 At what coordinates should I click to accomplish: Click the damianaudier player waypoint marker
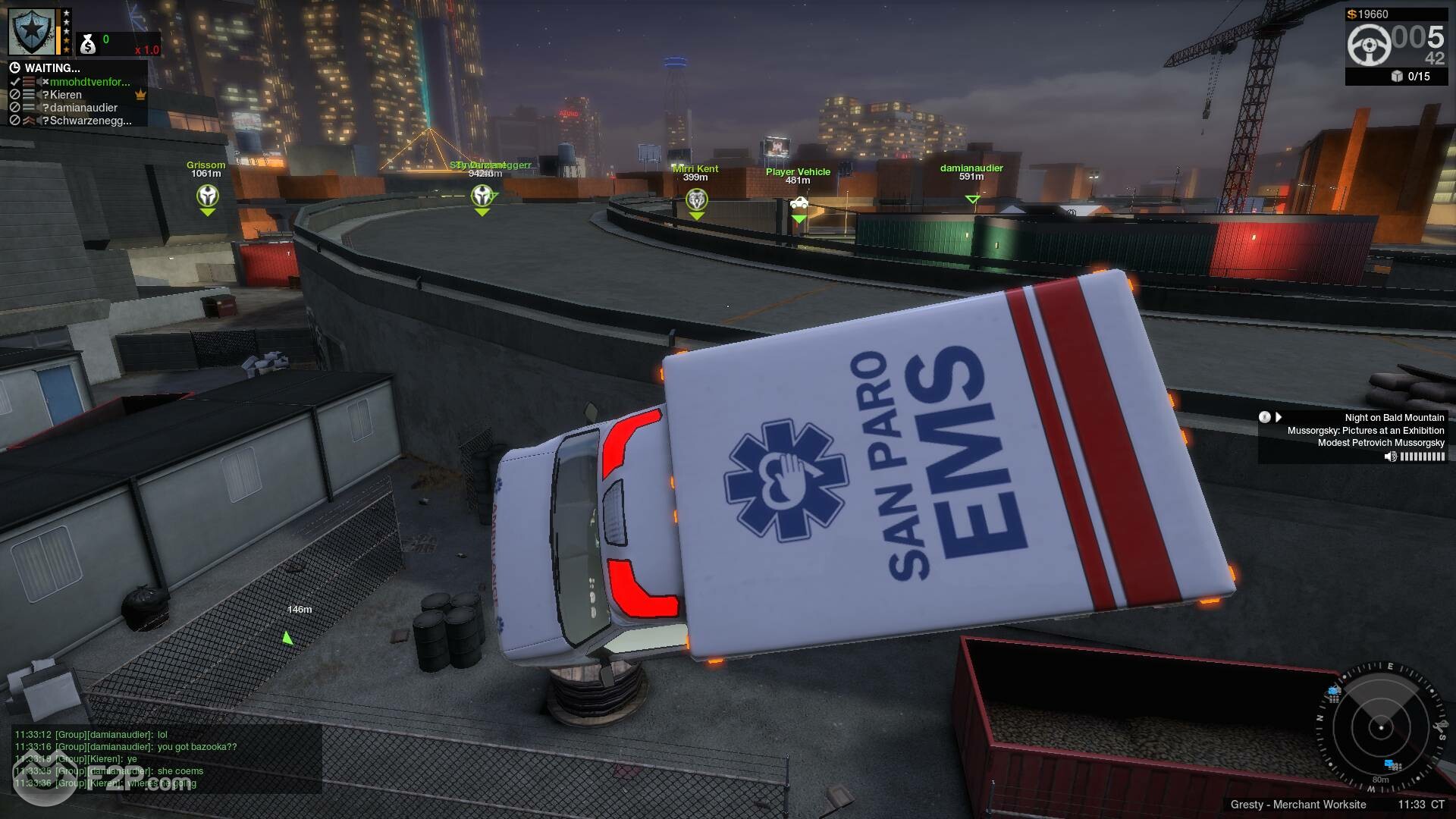click(972, 199)
